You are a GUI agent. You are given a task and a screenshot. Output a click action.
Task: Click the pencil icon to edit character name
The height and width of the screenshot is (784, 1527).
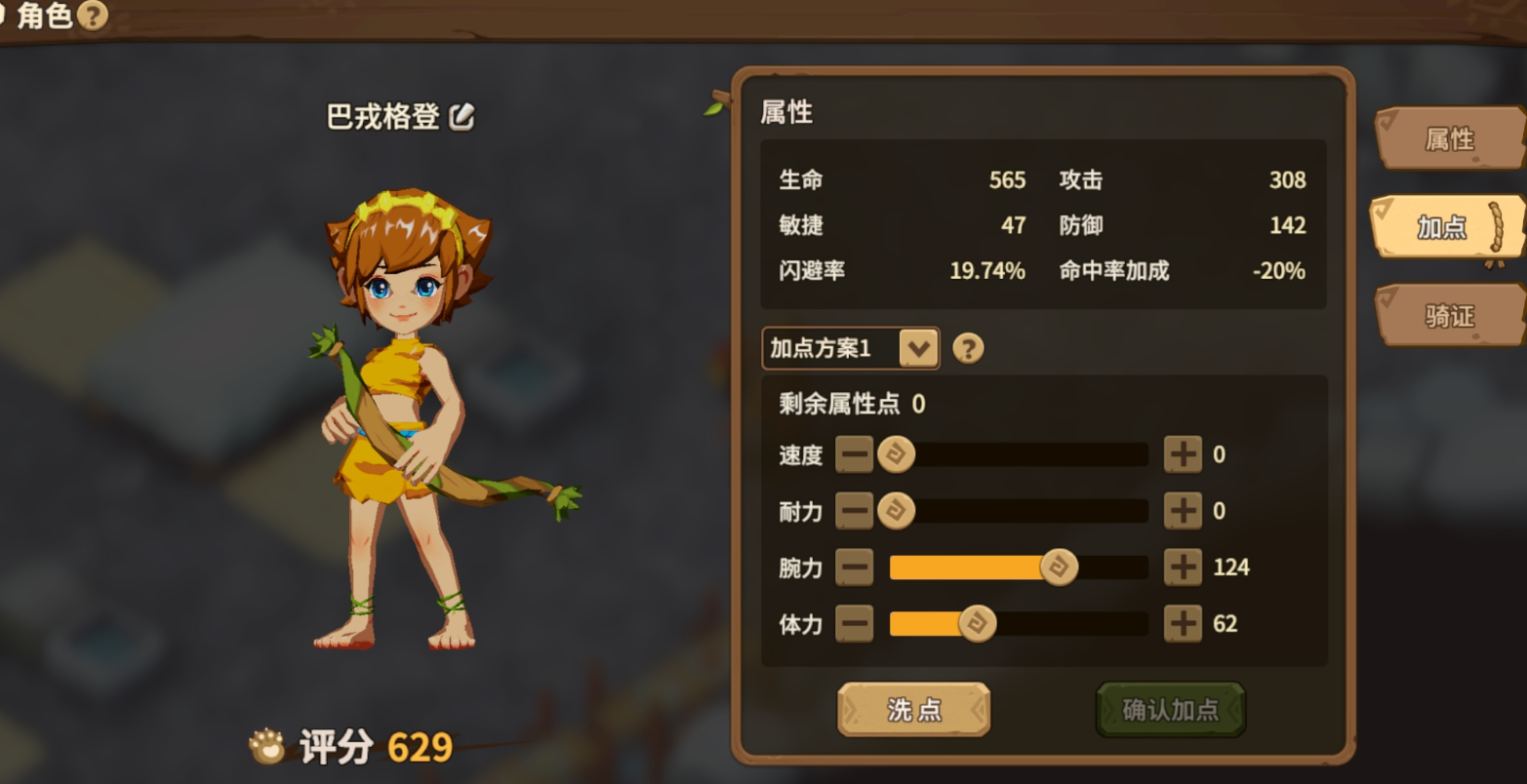(462, 115)
